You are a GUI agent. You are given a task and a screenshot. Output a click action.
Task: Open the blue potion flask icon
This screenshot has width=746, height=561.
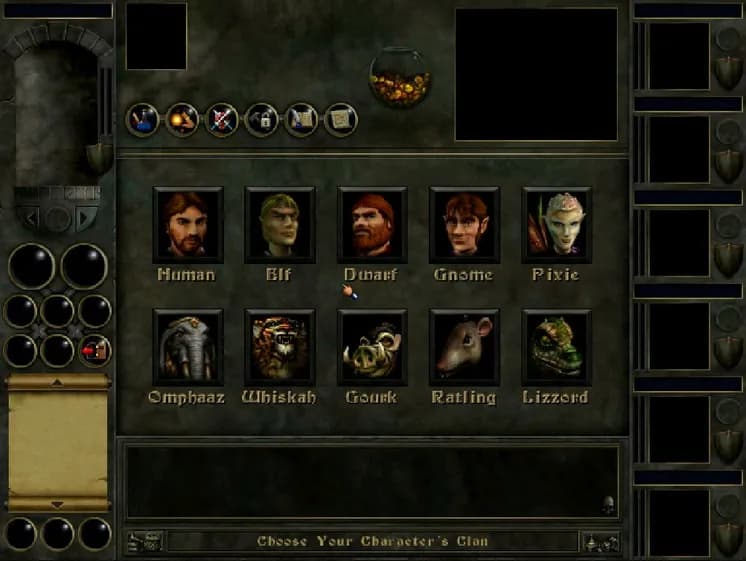[x=143, y=120]
